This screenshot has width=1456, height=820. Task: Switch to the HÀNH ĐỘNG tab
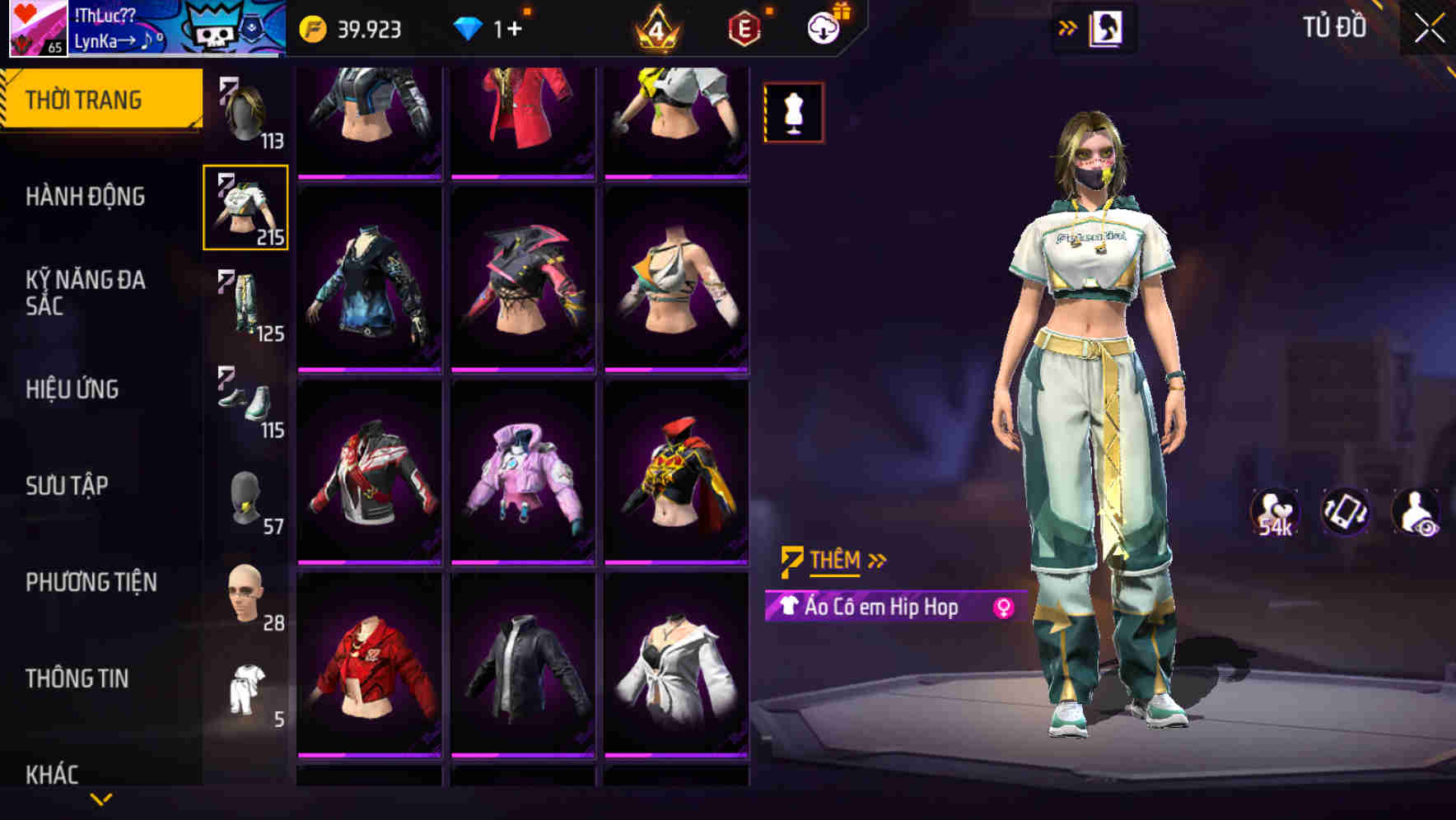point(86,197)
